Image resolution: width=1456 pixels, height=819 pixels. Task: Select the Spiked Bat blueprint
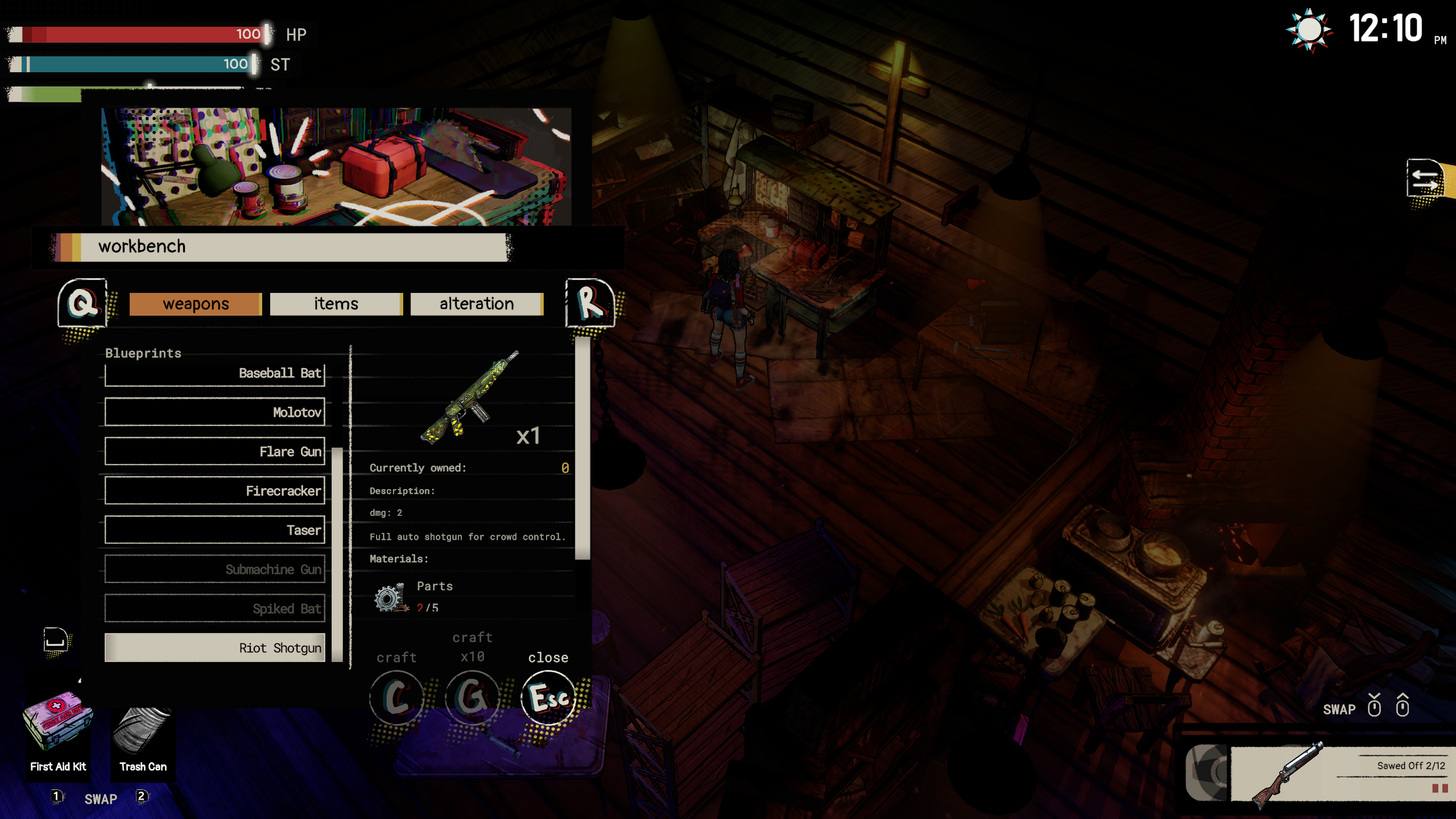click(215, 608)
